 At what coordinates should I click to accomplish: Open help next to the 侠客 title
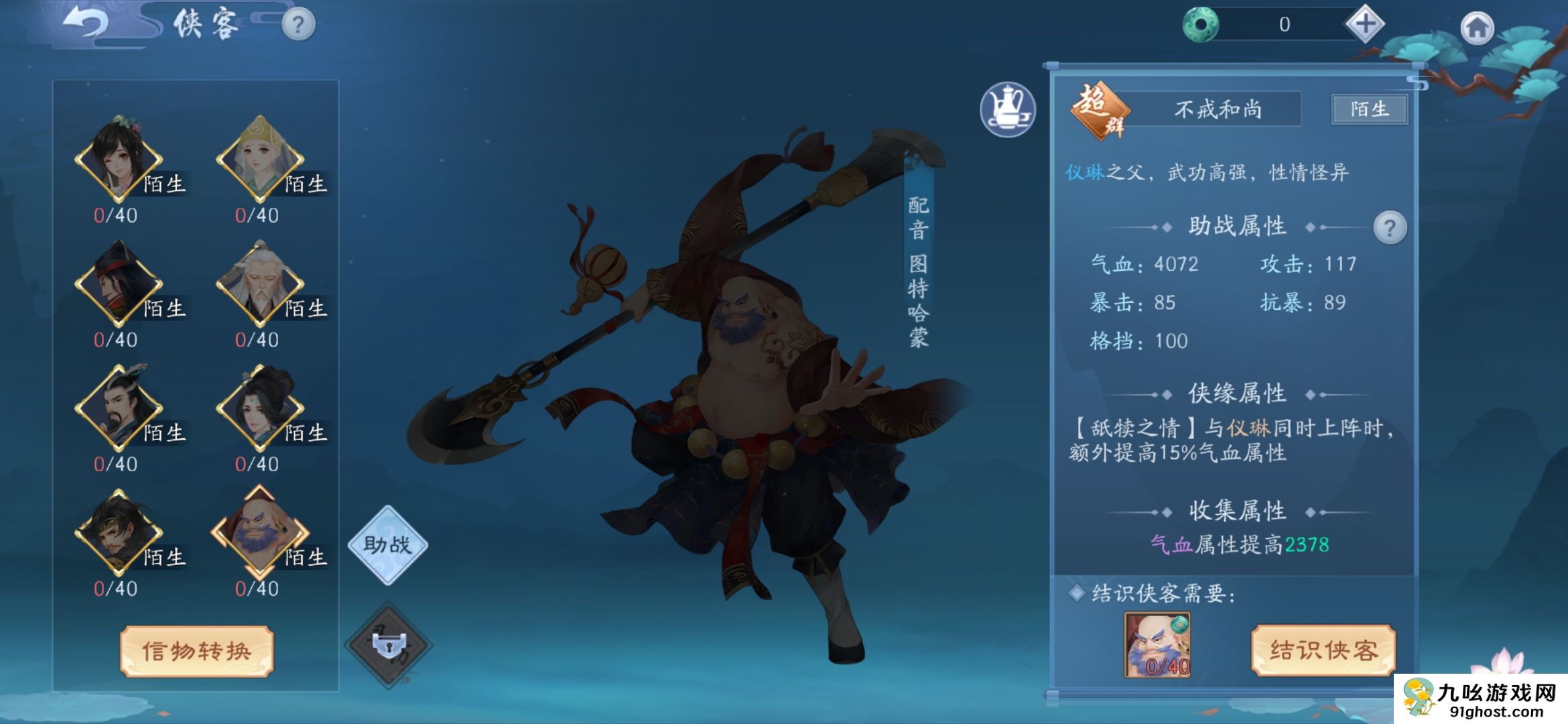[x=298, y=25]
